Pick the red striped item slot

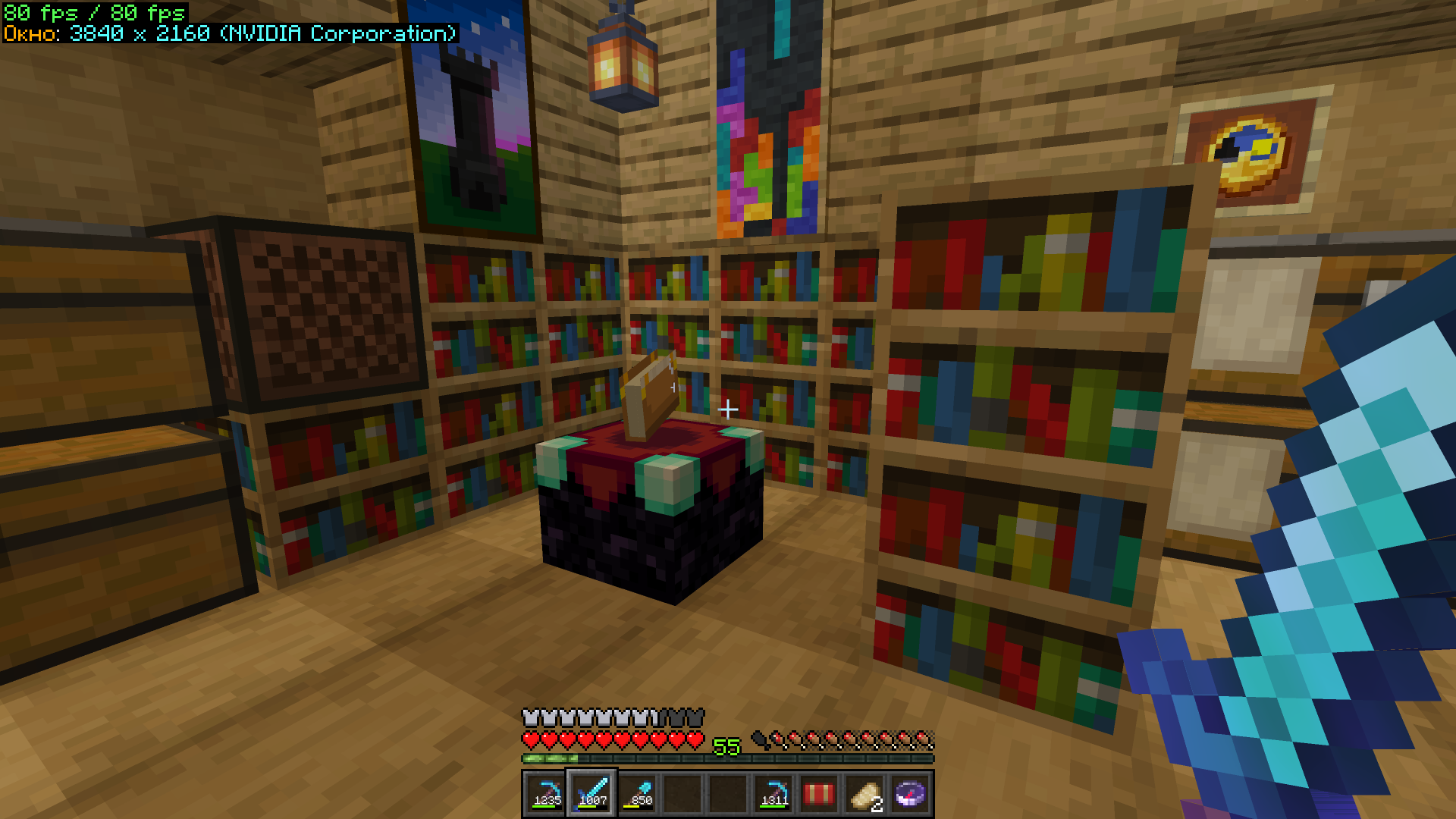(819, 794)
